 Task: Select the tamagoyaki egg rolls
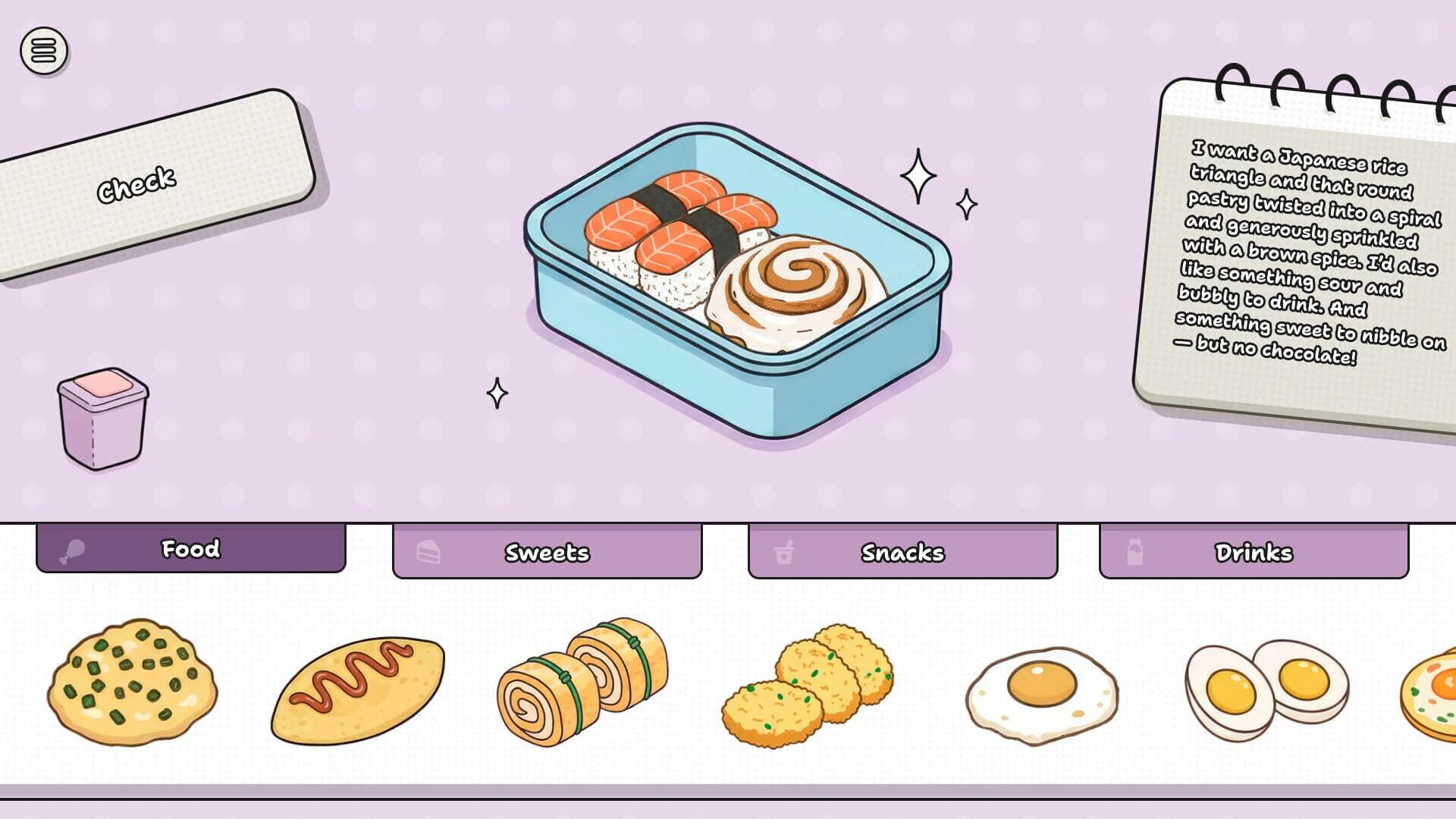584,682
